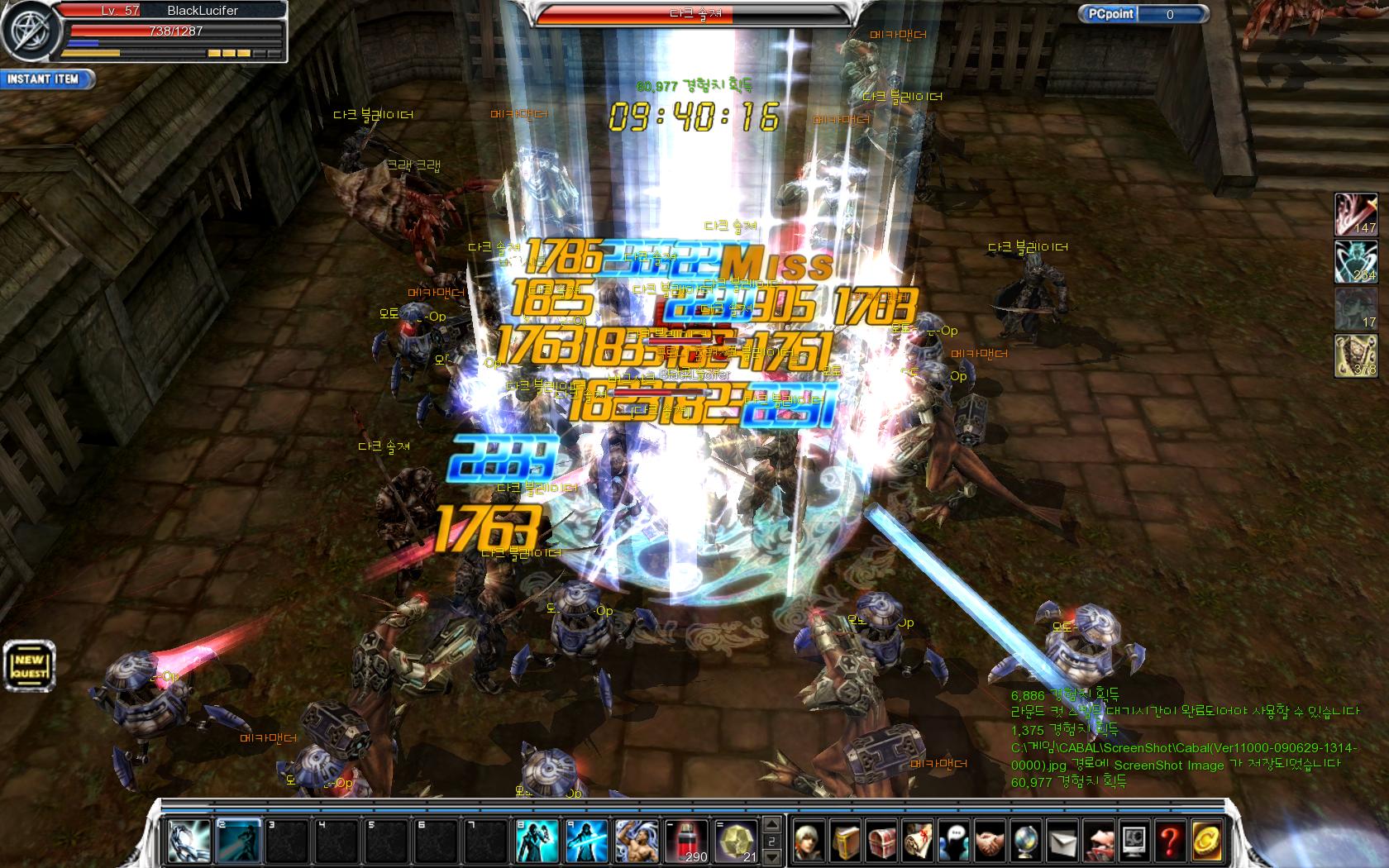The height and width of the screenshot is (868, 1389).
Task: Use the skill in hotbar slot 2
Action: point(238,842)
